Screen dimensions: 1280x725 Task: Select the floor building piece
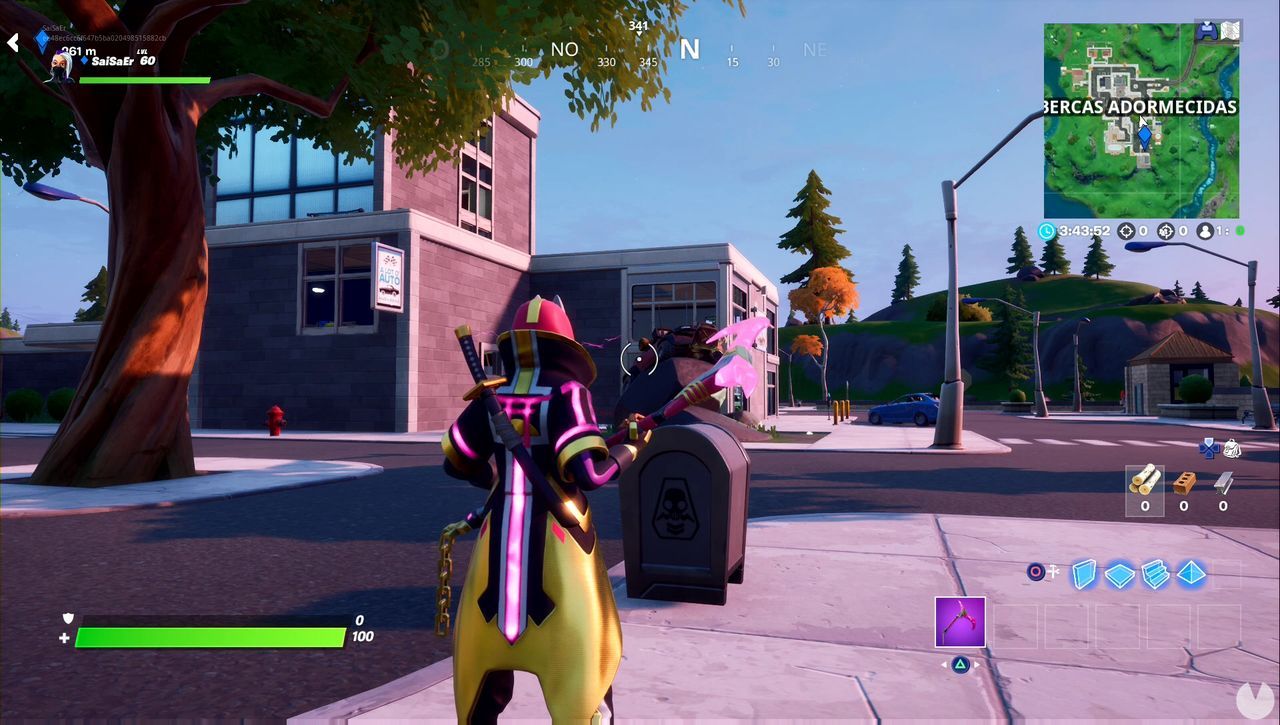coord(1118,574)
